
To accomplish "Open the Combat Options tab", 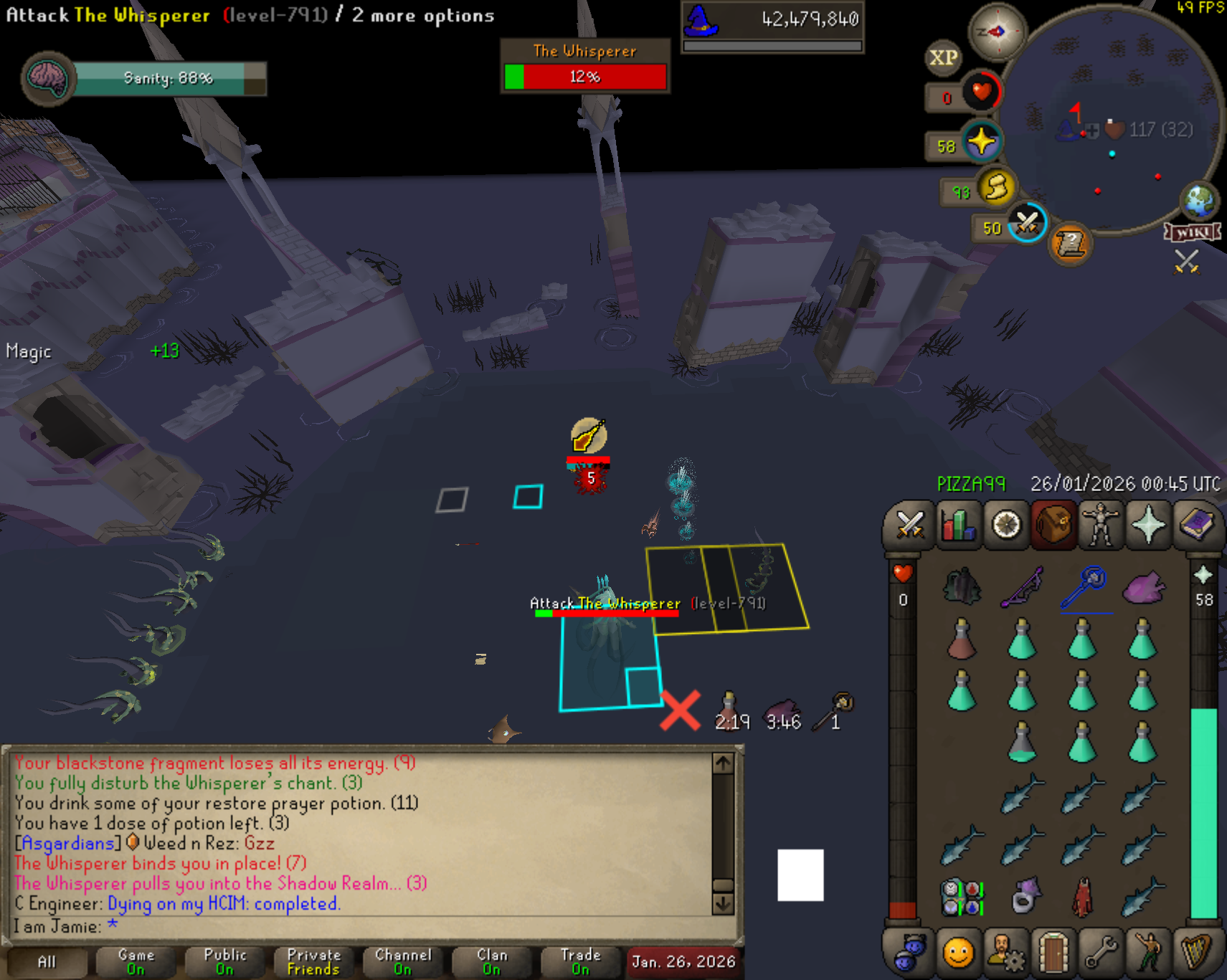I will pos(910,525).
